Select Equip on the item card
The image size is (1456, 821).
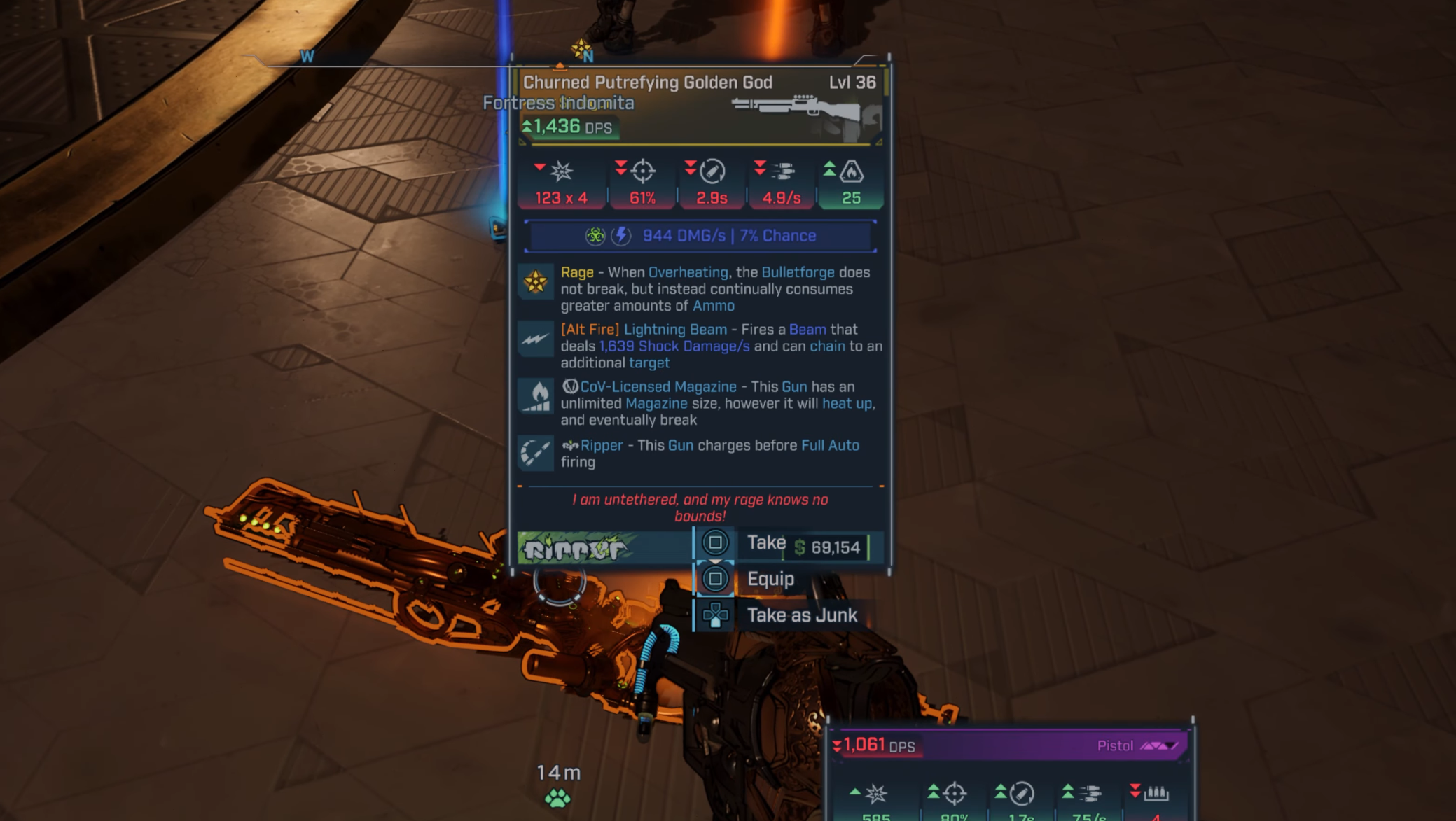(x=770, y=580)
